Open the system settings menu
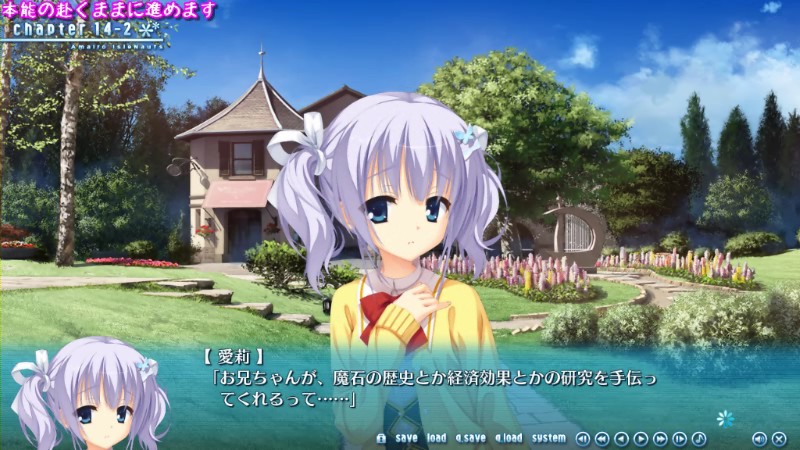Image resolution: width=800 pixels, height=450 pixels. tap(548, 438)
